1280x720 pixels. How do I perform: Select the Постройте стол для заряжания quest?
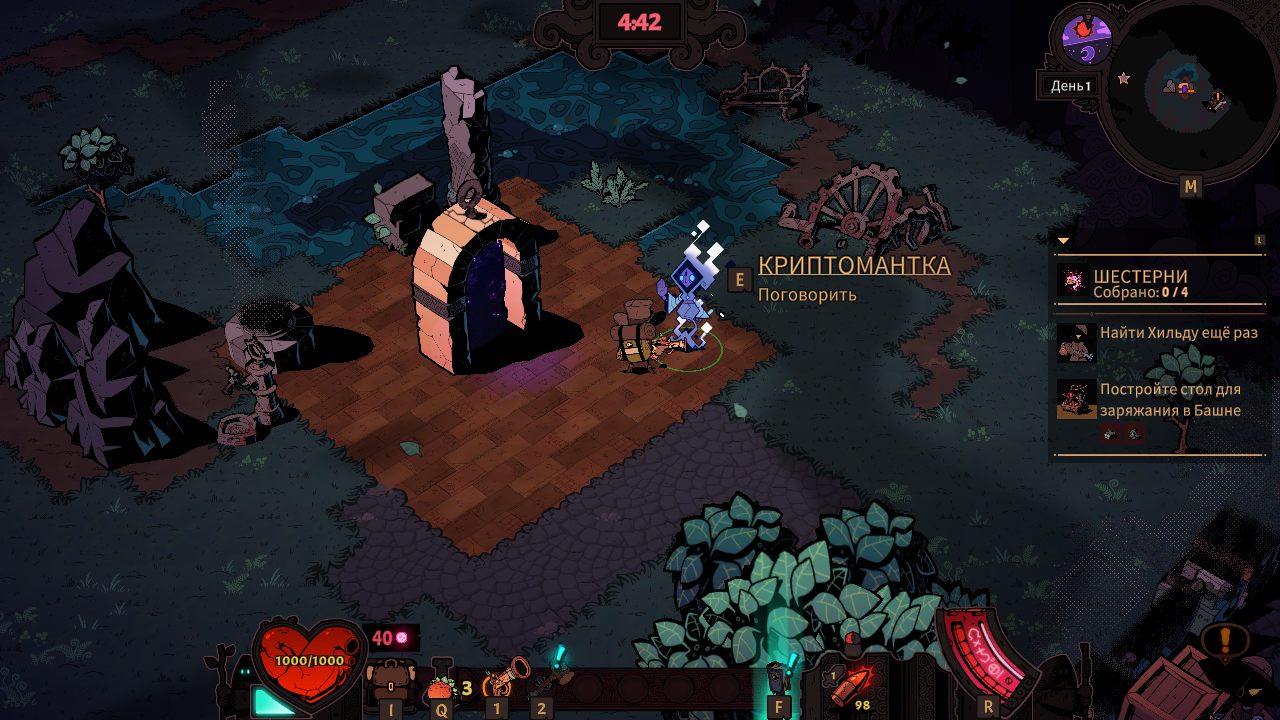click(1160, 400)
